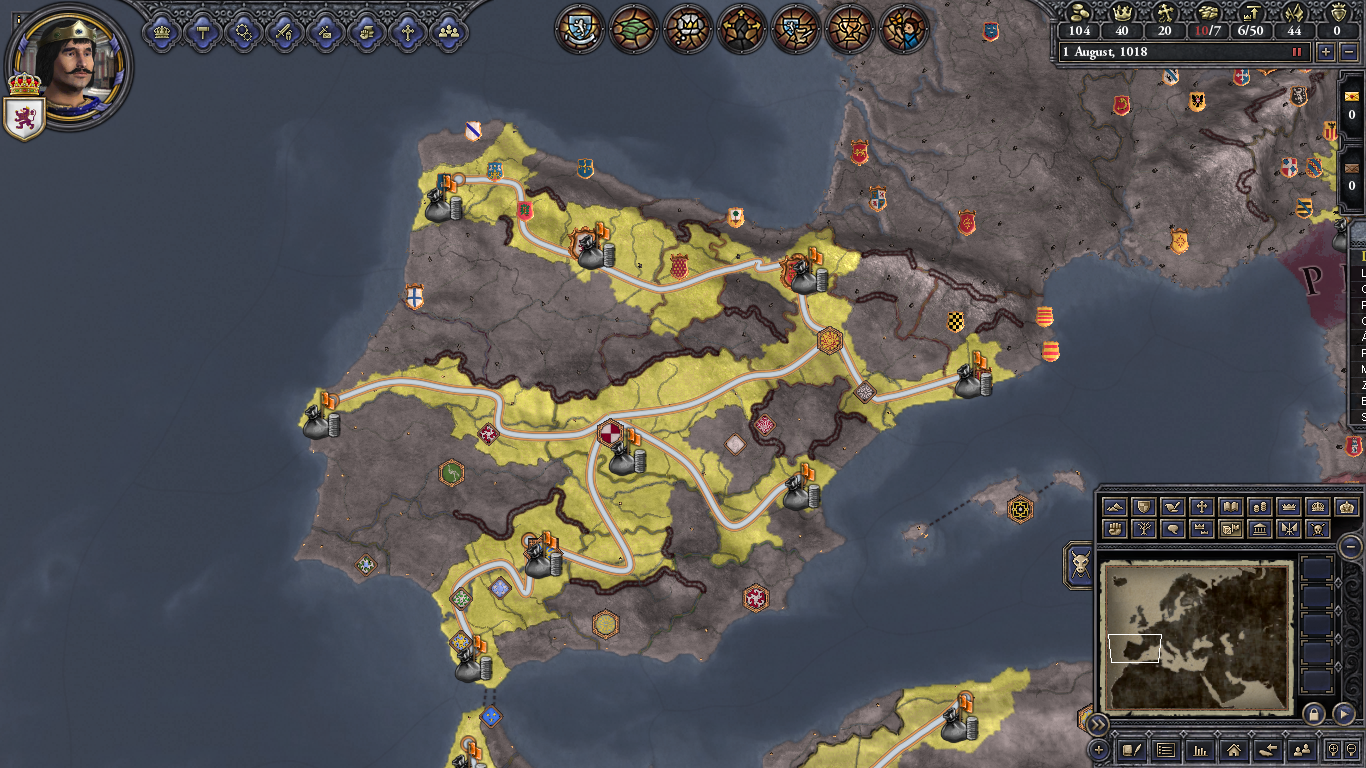
Task: Lock the minimap with the padlock icon
Action: [1314, 715]
